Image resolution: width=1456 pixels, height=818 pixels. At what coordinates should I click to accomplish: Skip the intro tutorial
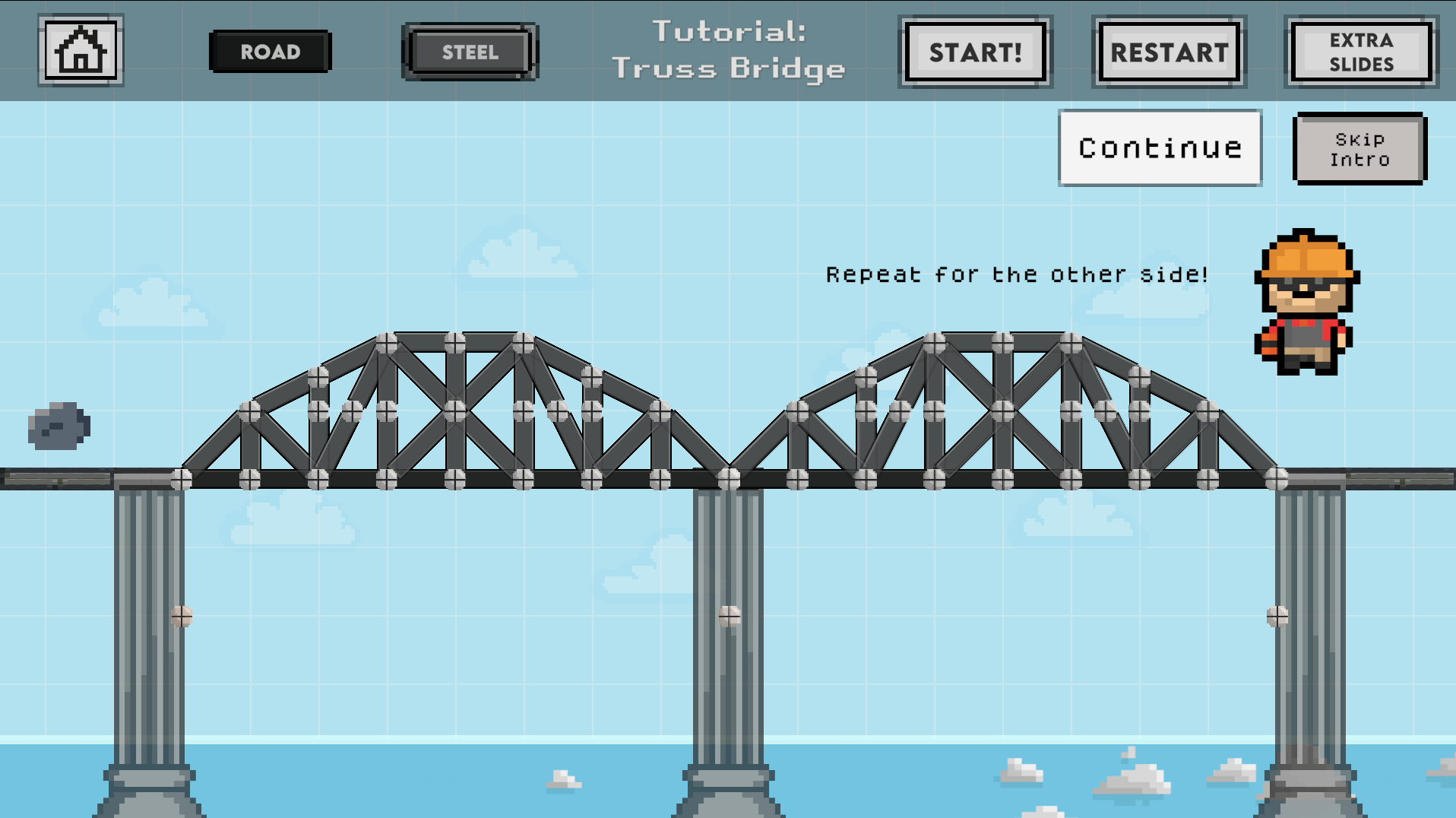1359,149
